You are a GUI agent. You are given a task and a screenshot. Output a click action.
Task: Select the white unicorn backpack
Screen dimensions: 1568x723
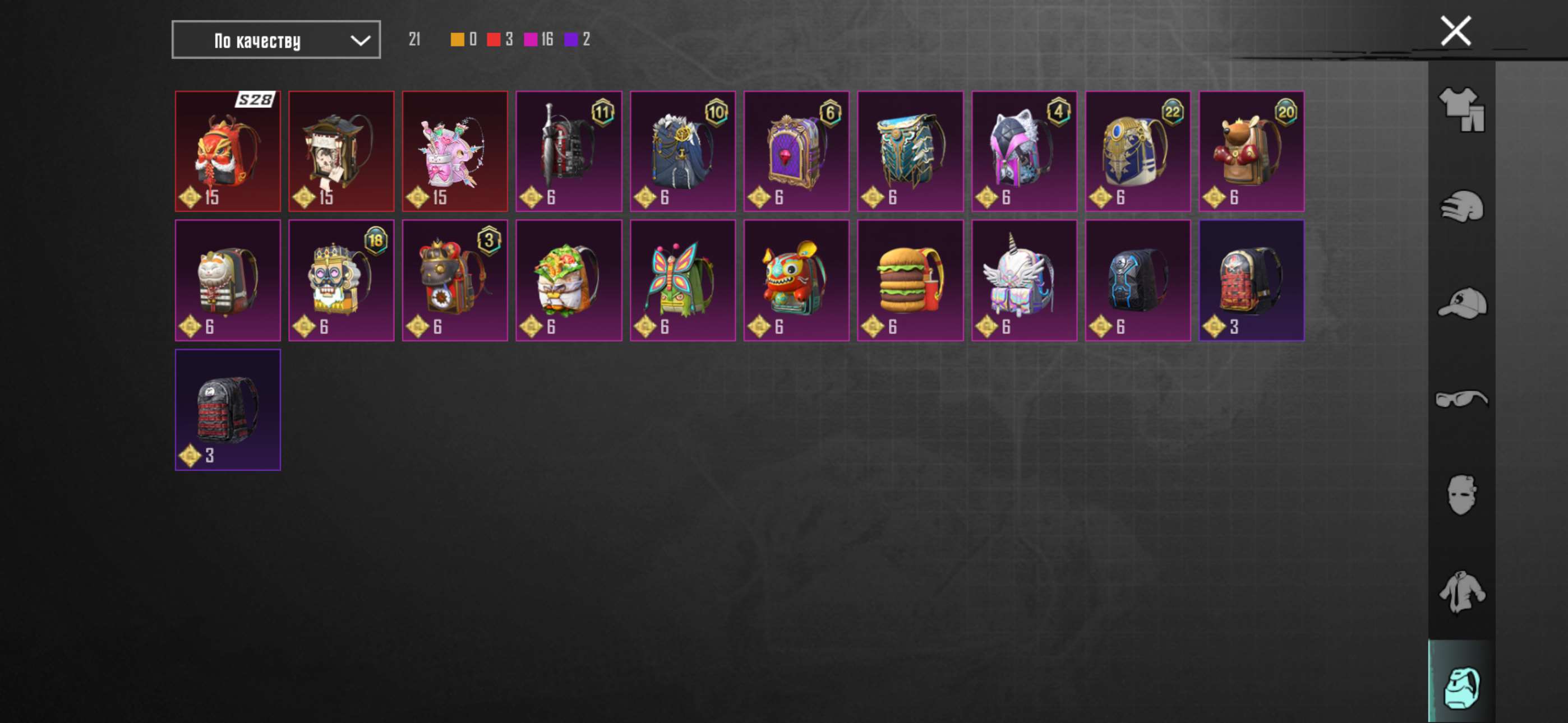[1024, 281]
